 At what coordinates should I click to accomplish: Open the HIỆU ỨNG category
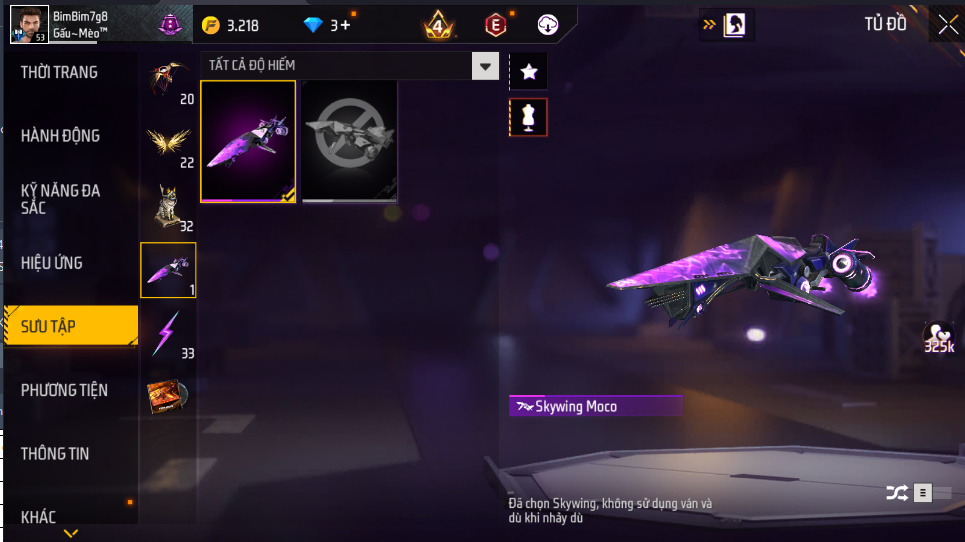52,263
